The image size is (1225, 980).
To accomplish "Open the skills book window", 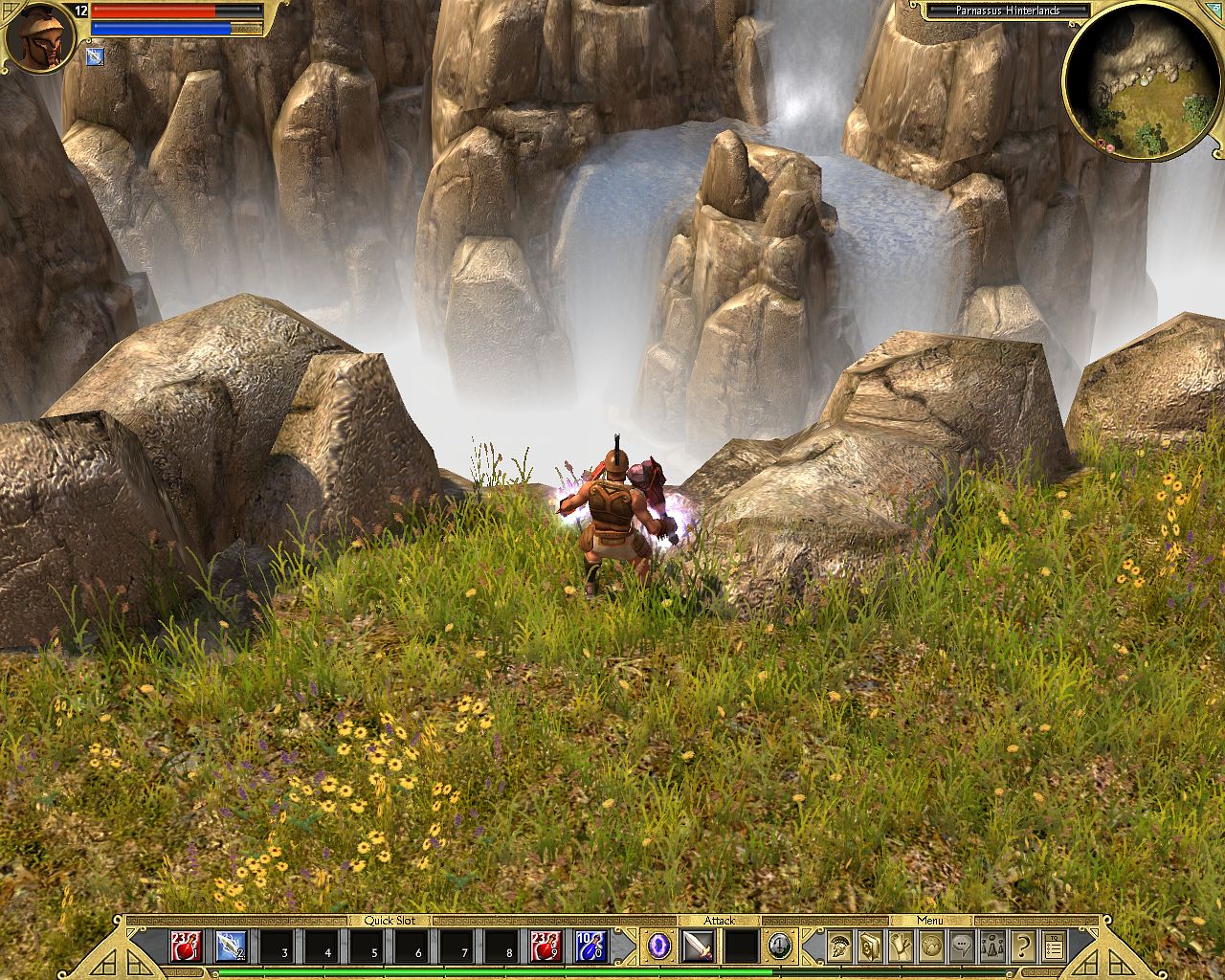I will [x=870, y=947].
